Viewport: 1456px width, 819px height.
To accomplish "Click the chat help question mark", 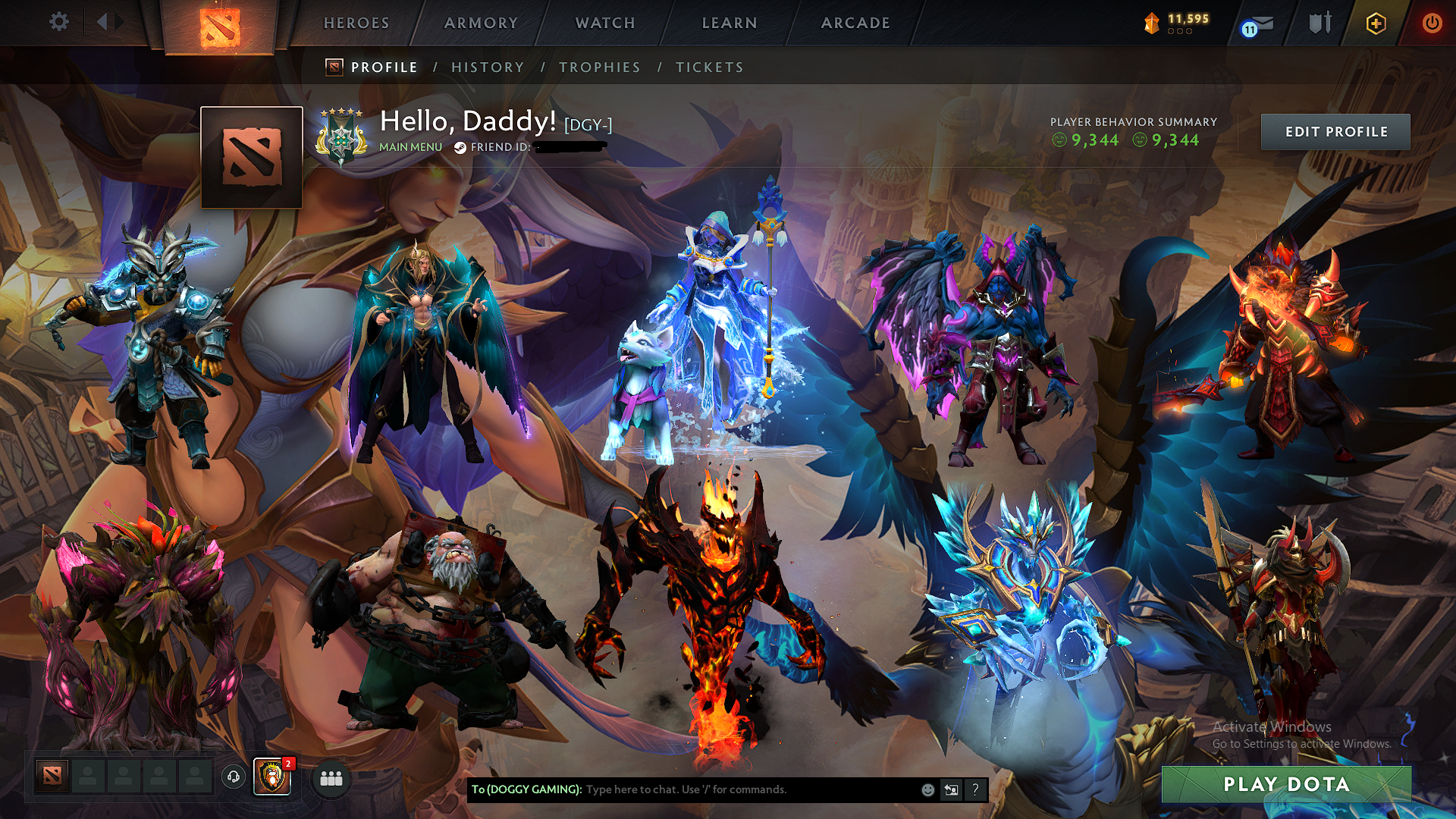I will tap(975, 790).
